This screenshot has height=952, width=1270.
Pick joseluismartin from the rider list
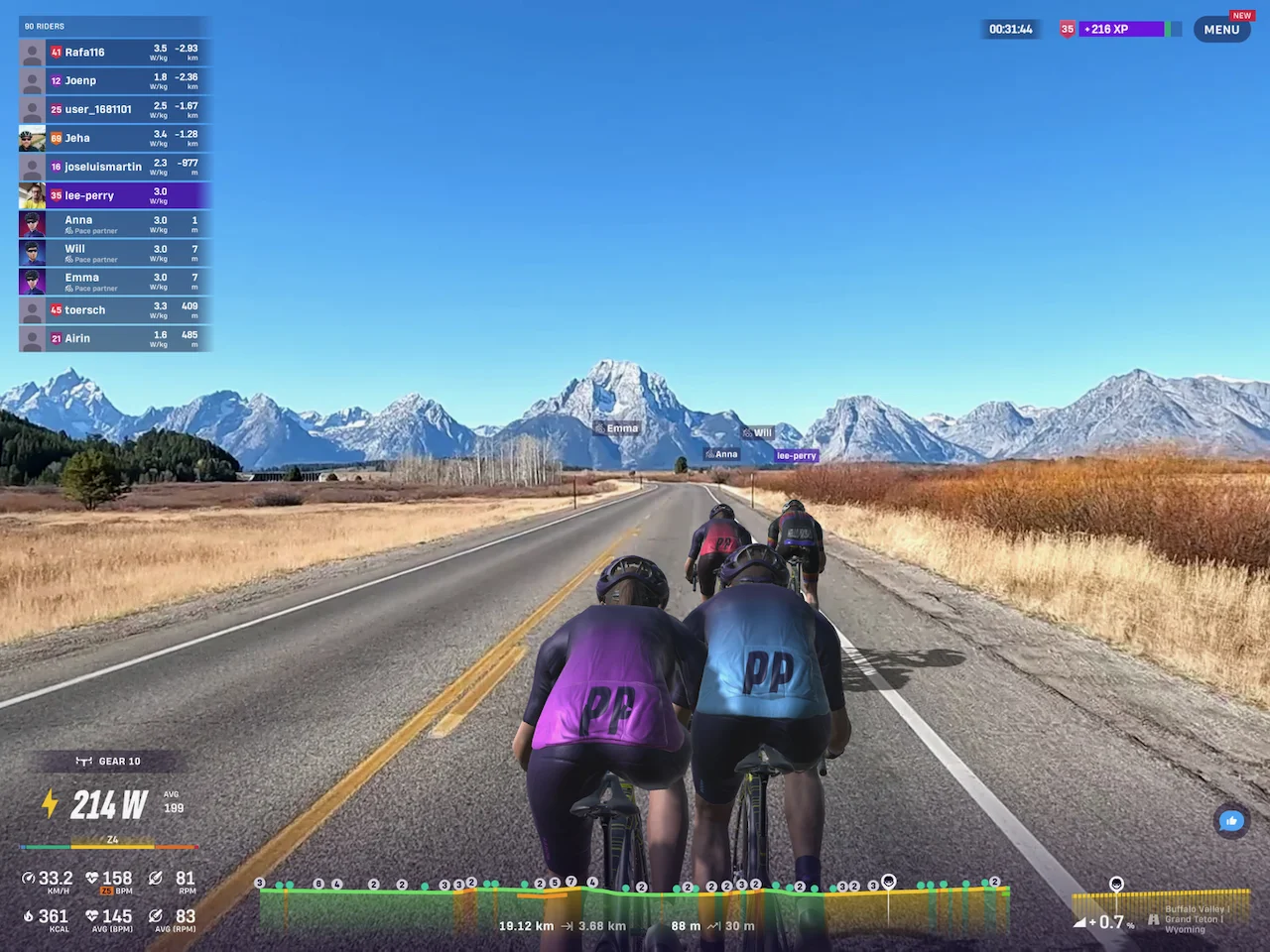pyautogui.click(x=114, y=168)
